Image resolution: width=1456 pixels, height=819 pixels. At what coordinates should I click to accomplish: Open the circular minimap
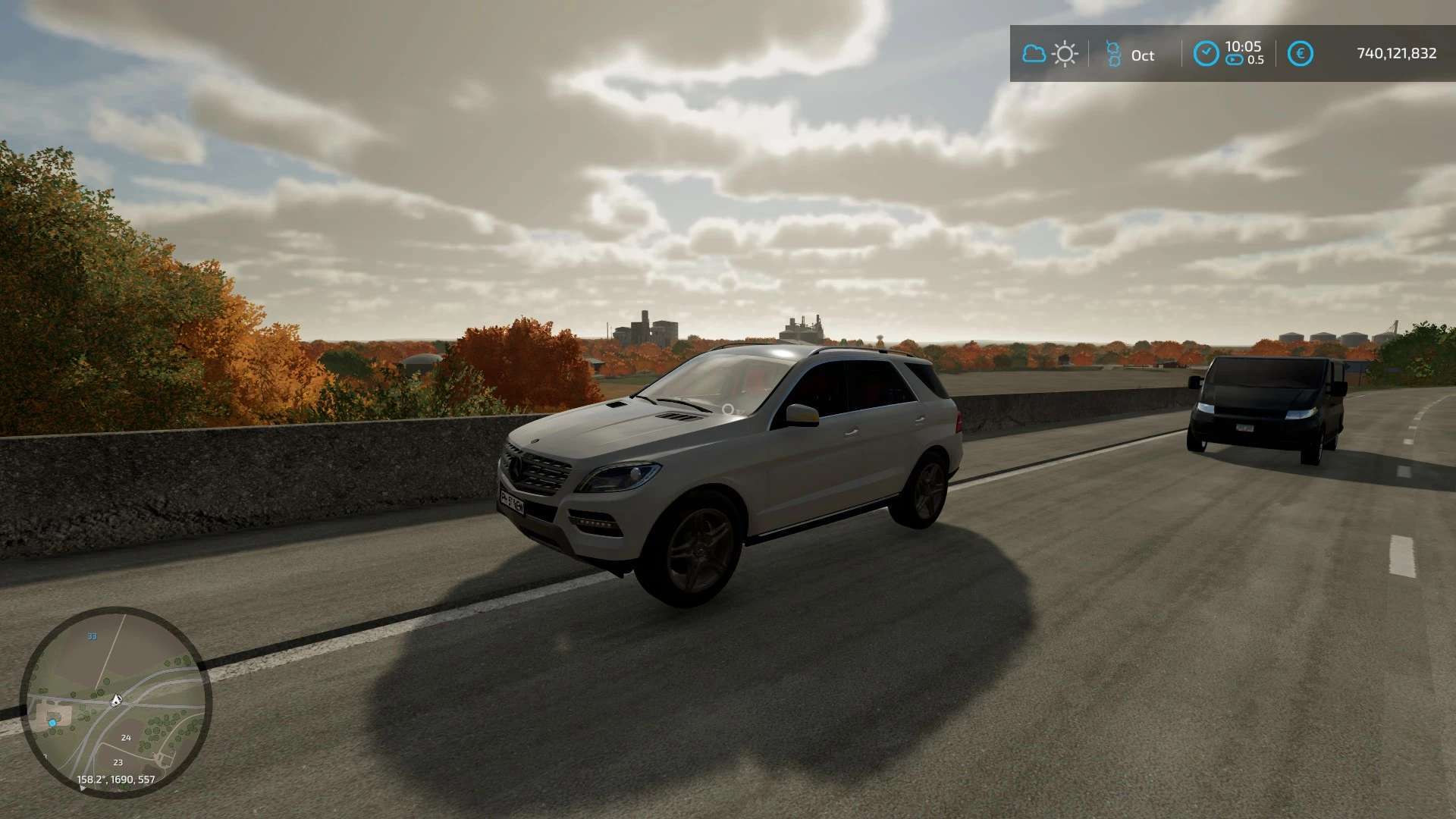click(x=116, y=701)
